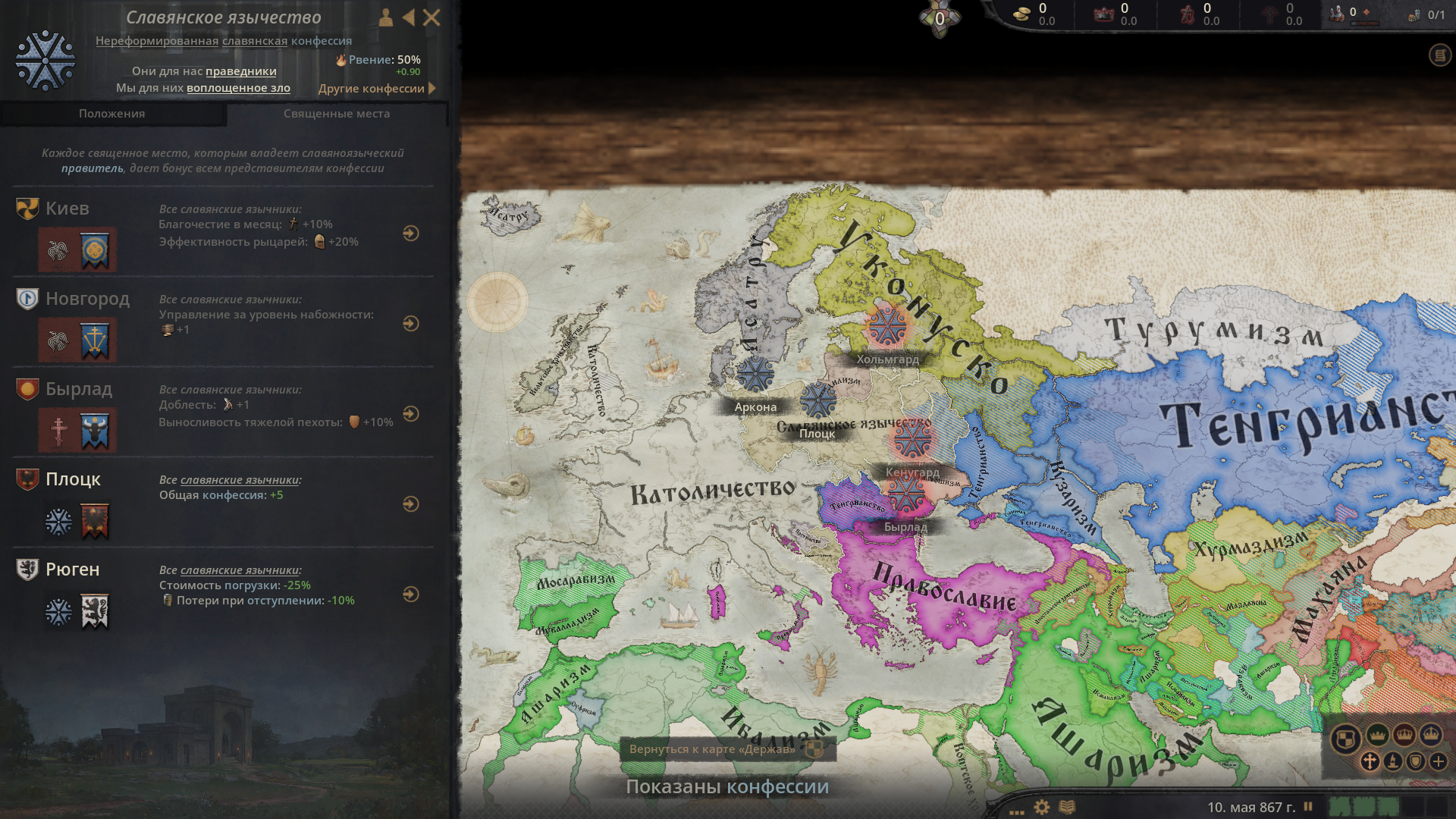Open the encyclopedia book icon
Viewport: 1456px width, 819px height.
point(1067,807)
